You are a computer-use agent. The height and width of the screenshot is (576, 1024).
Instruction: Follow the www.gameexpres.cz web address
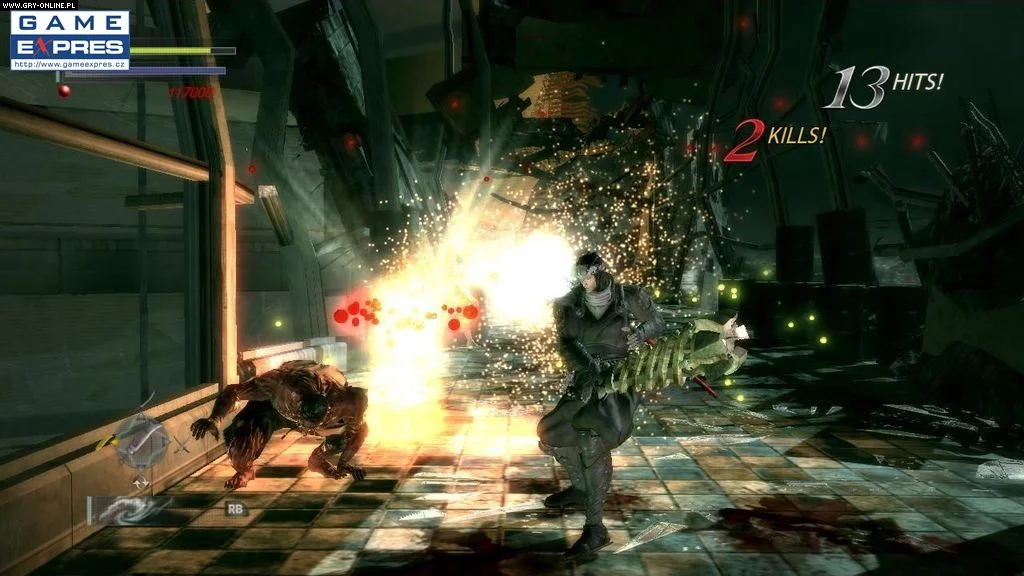[x=70, y=64]
